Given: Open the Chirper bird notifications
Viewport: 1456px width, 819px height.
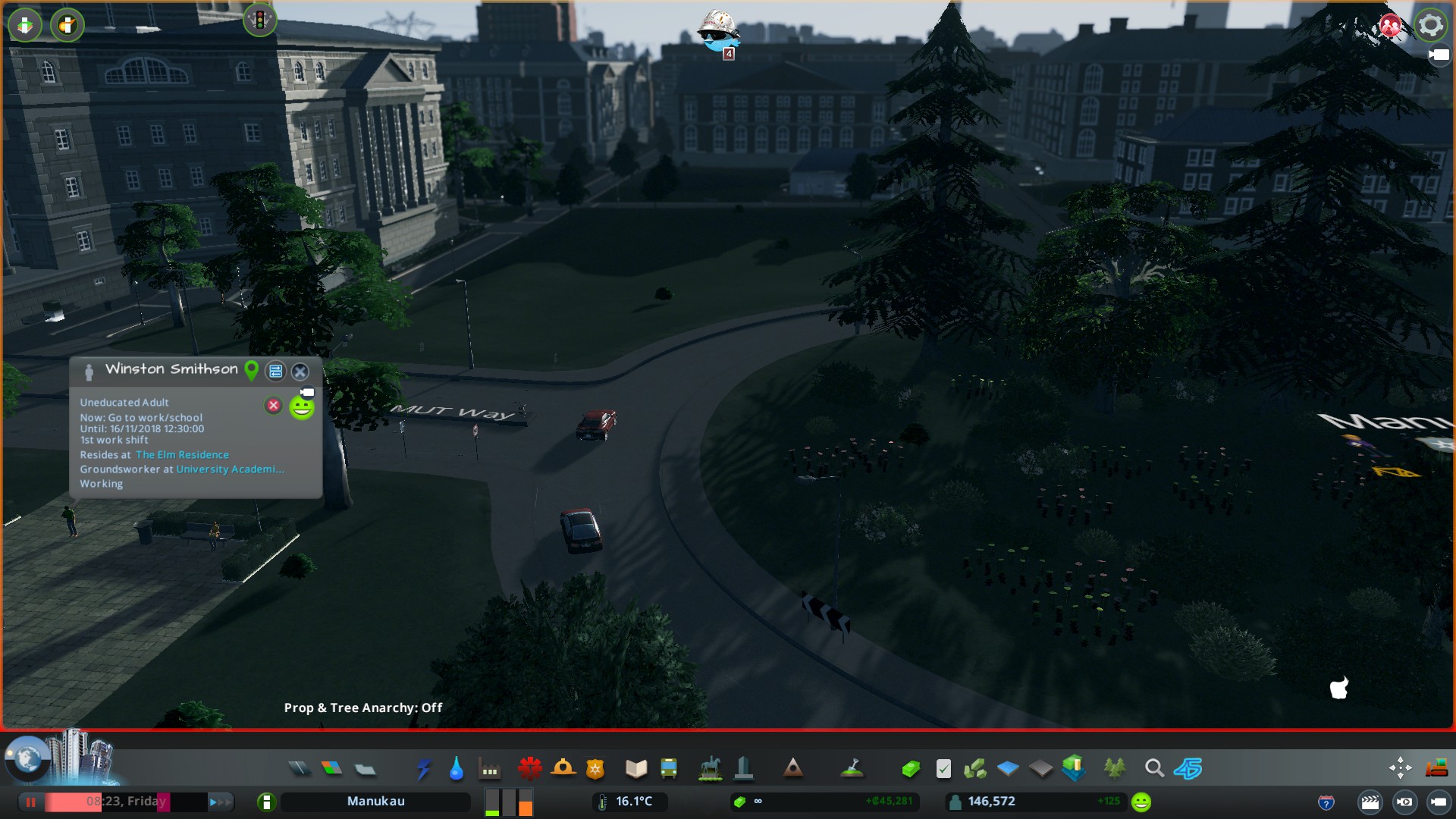Looking at the screenshot, I should coord(717,32).
